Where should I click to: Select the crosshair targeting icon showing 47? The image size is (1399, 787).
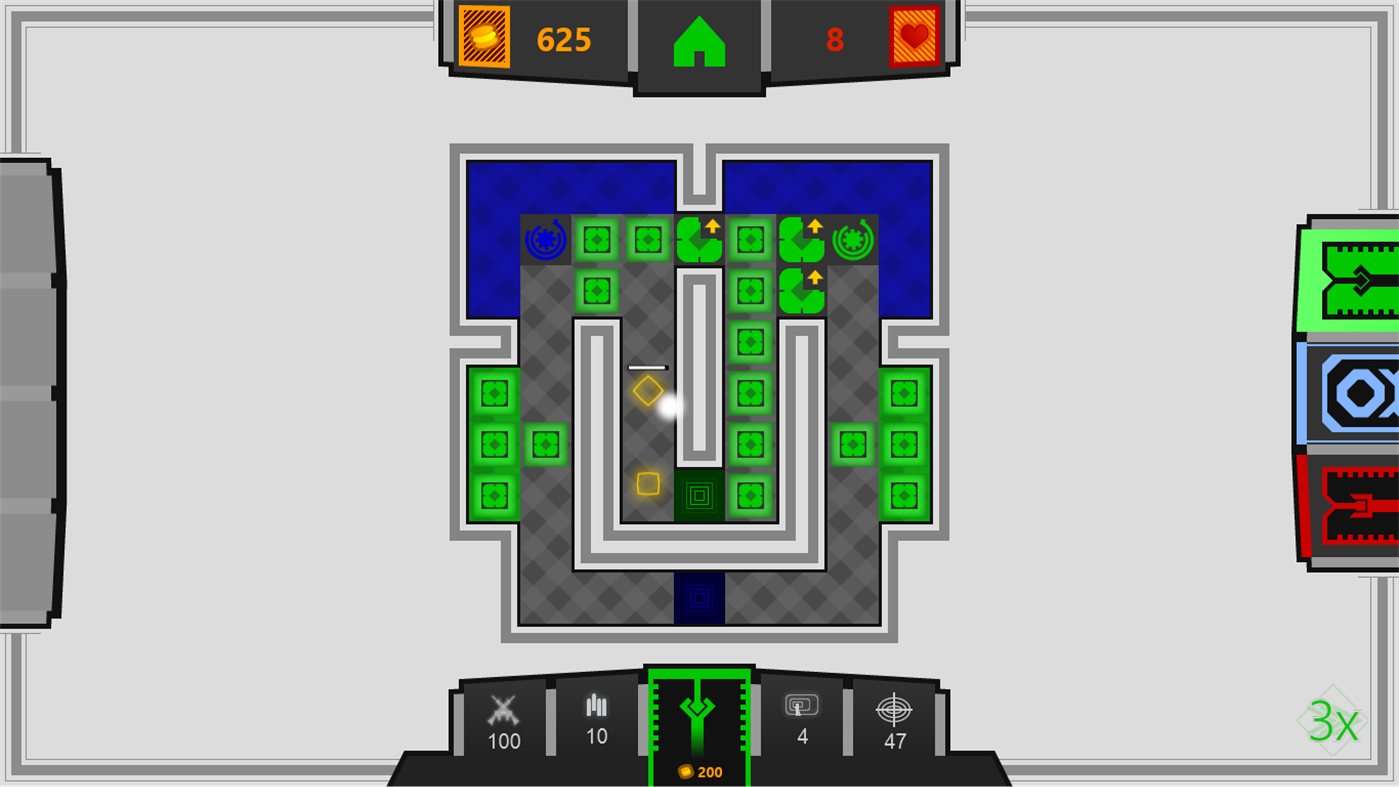(x=895, y=712)
